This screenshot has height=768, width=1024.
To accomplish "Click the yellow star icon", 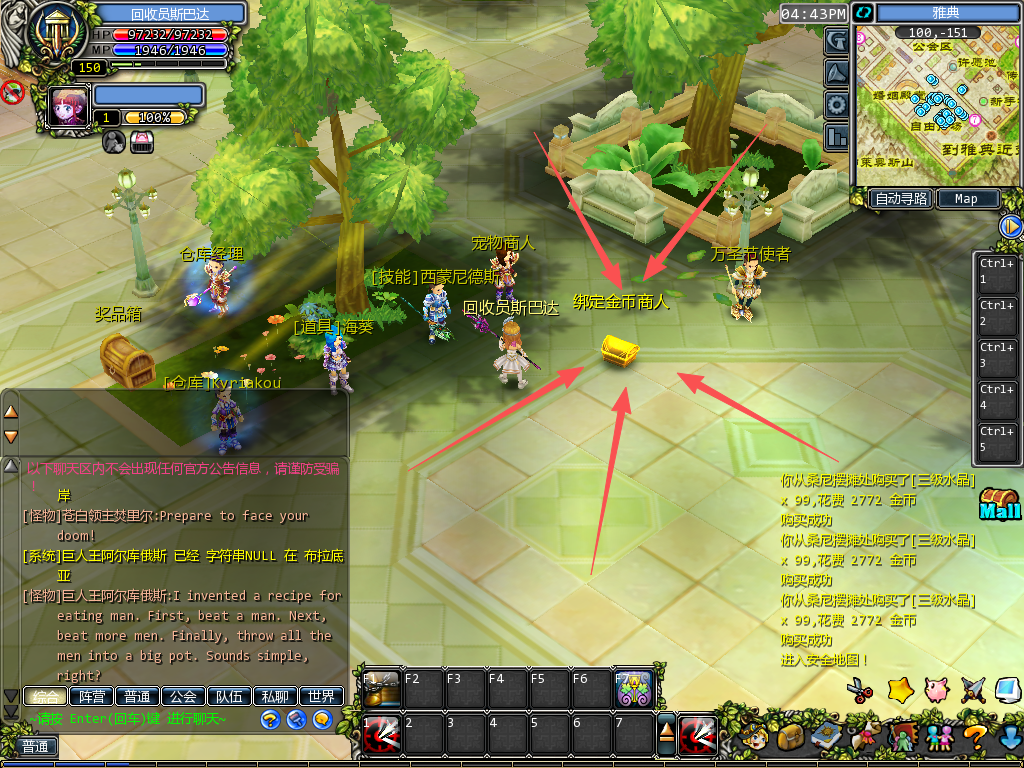I will coord(901,689).
